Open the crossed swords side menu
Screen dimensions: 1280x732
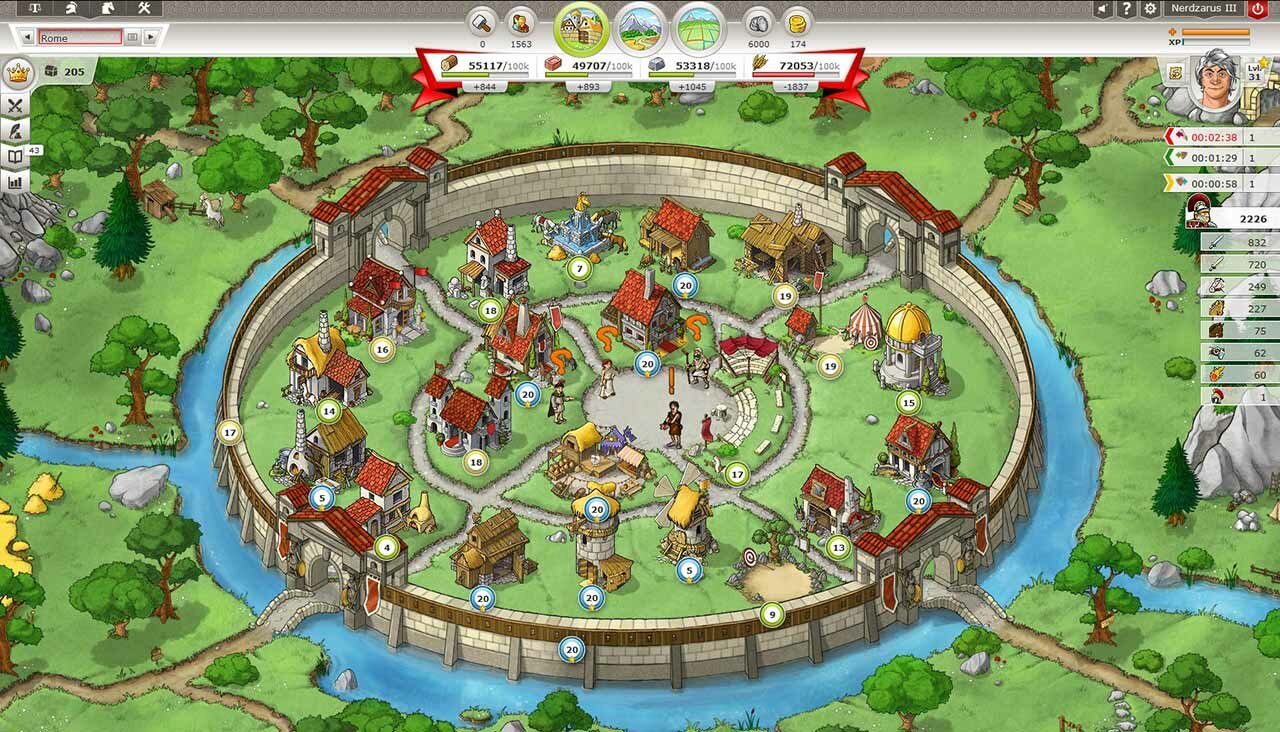pos(16,105)
